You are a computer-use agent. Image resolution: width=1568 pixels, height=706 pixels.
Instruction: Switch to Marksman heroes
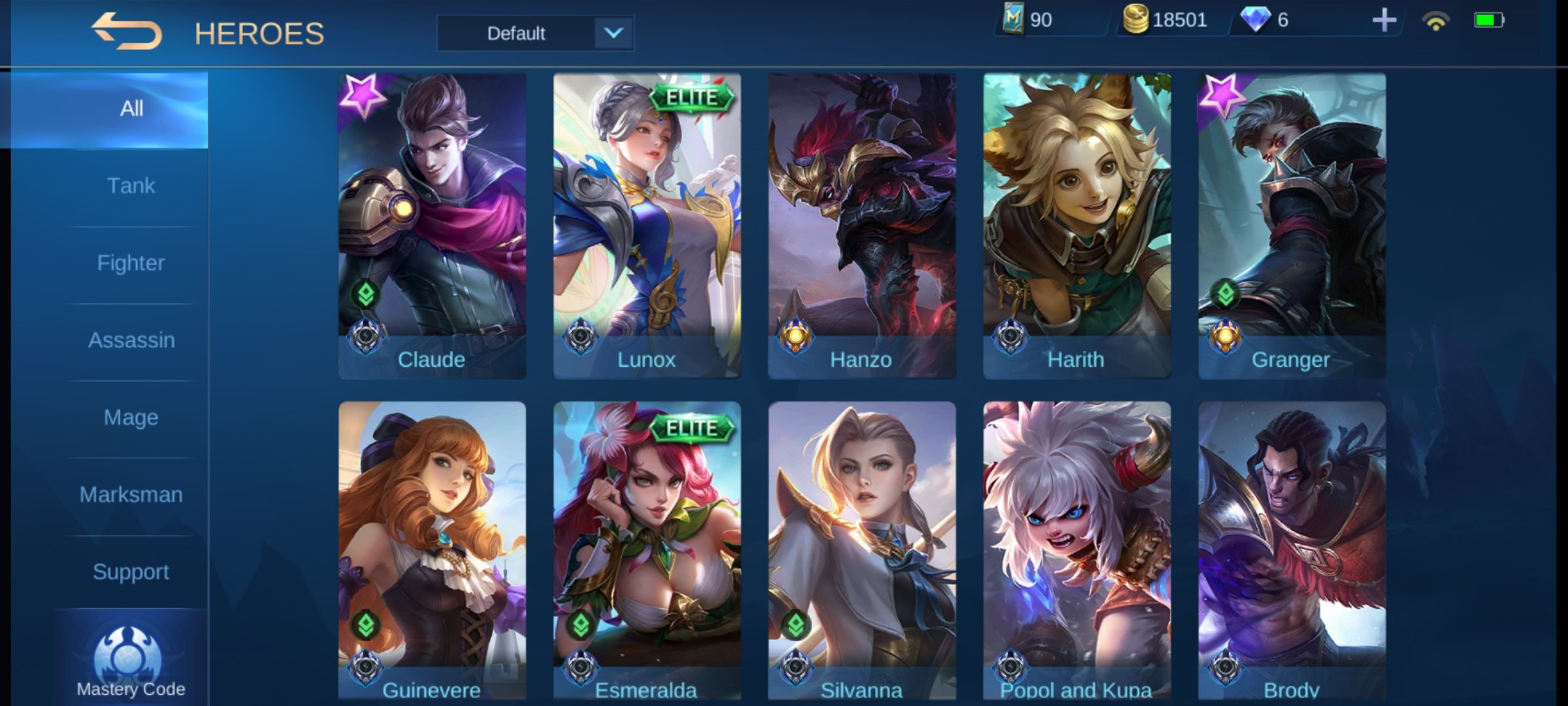click(x=131, y=495)
